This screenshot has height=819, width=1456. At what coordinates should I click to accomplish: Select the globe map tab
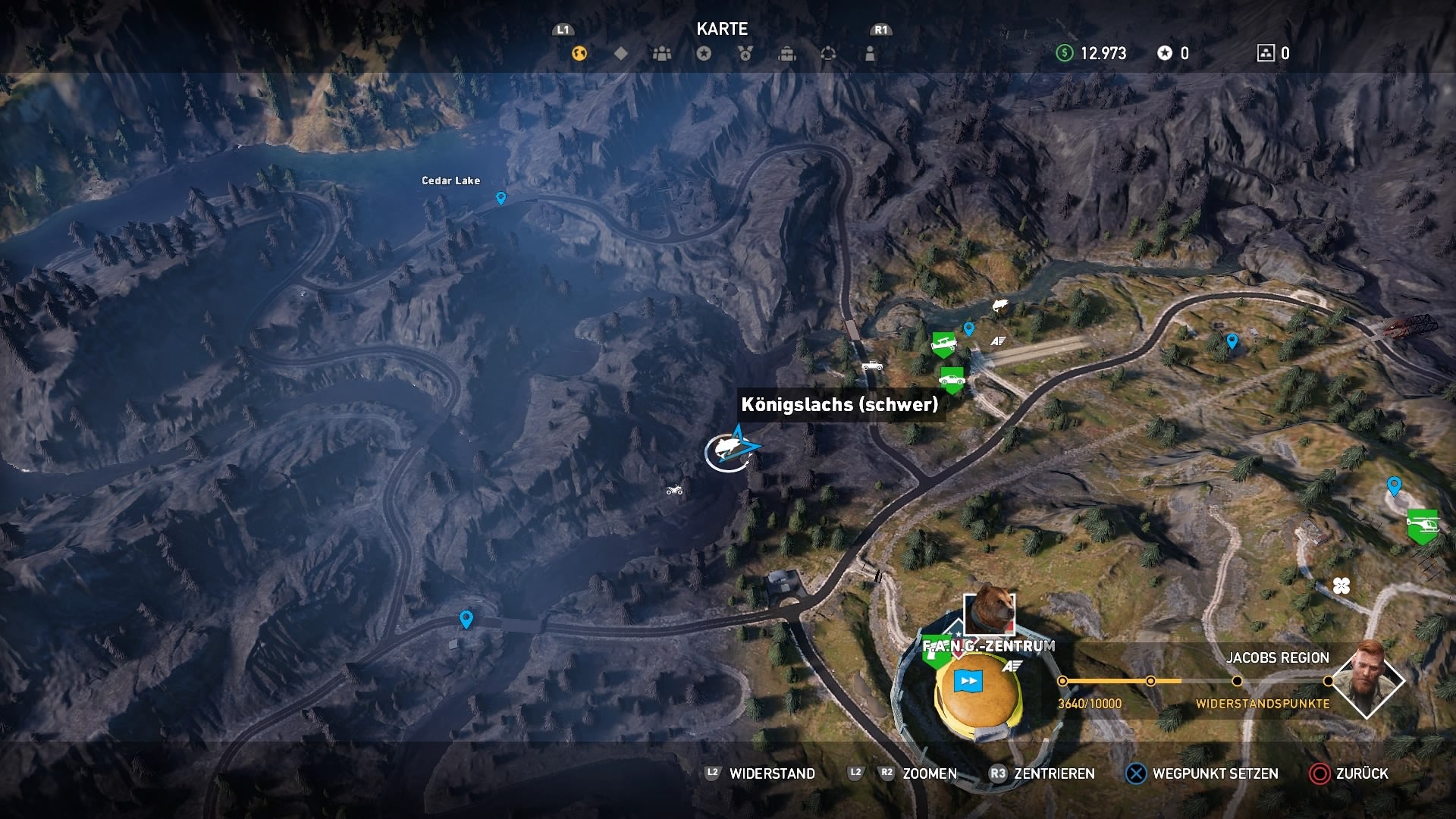tap(579, 53)
